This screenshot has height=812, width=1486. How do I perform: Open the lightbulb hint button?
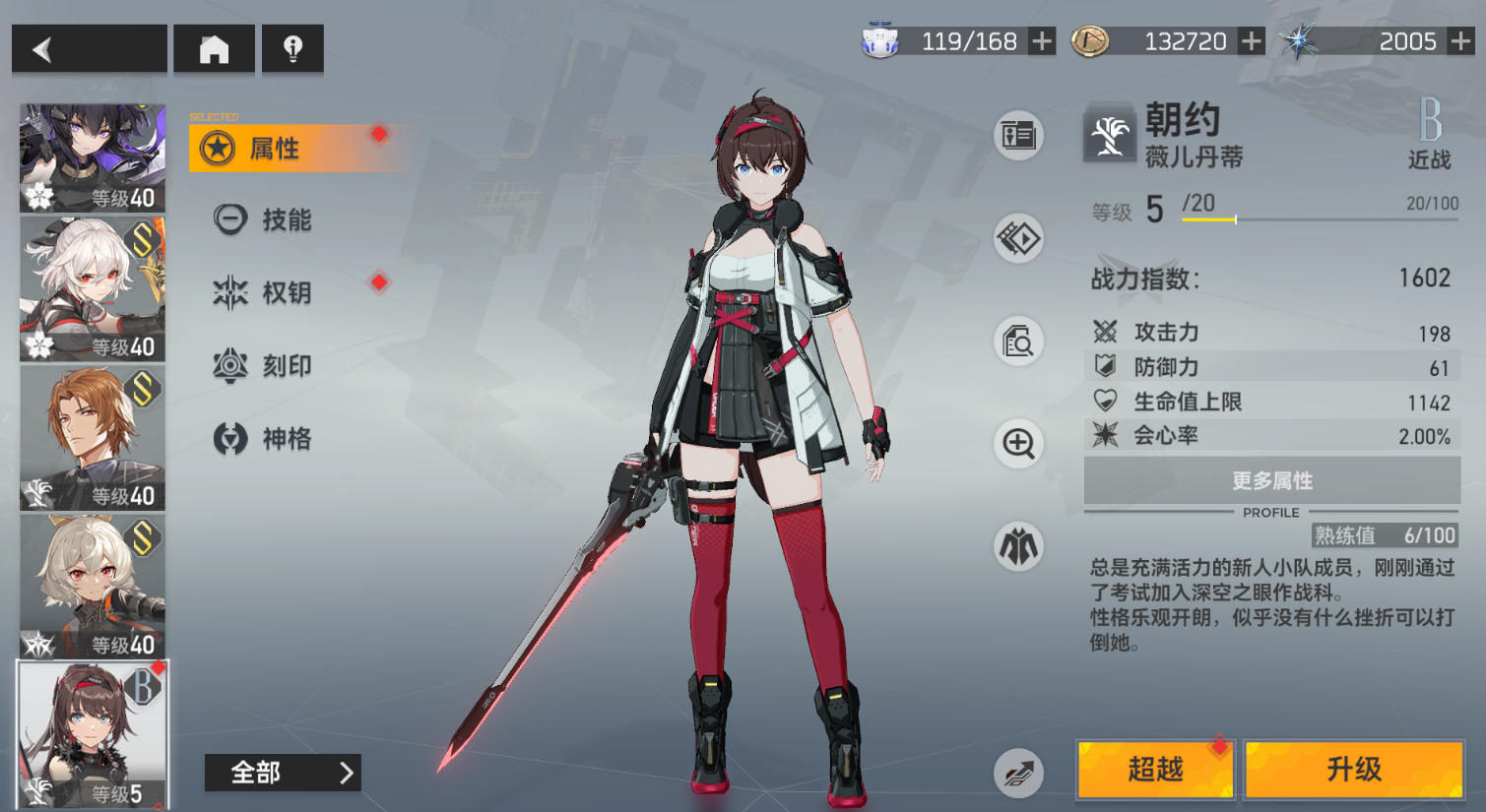pyautogui.click(x=292, y=49)
